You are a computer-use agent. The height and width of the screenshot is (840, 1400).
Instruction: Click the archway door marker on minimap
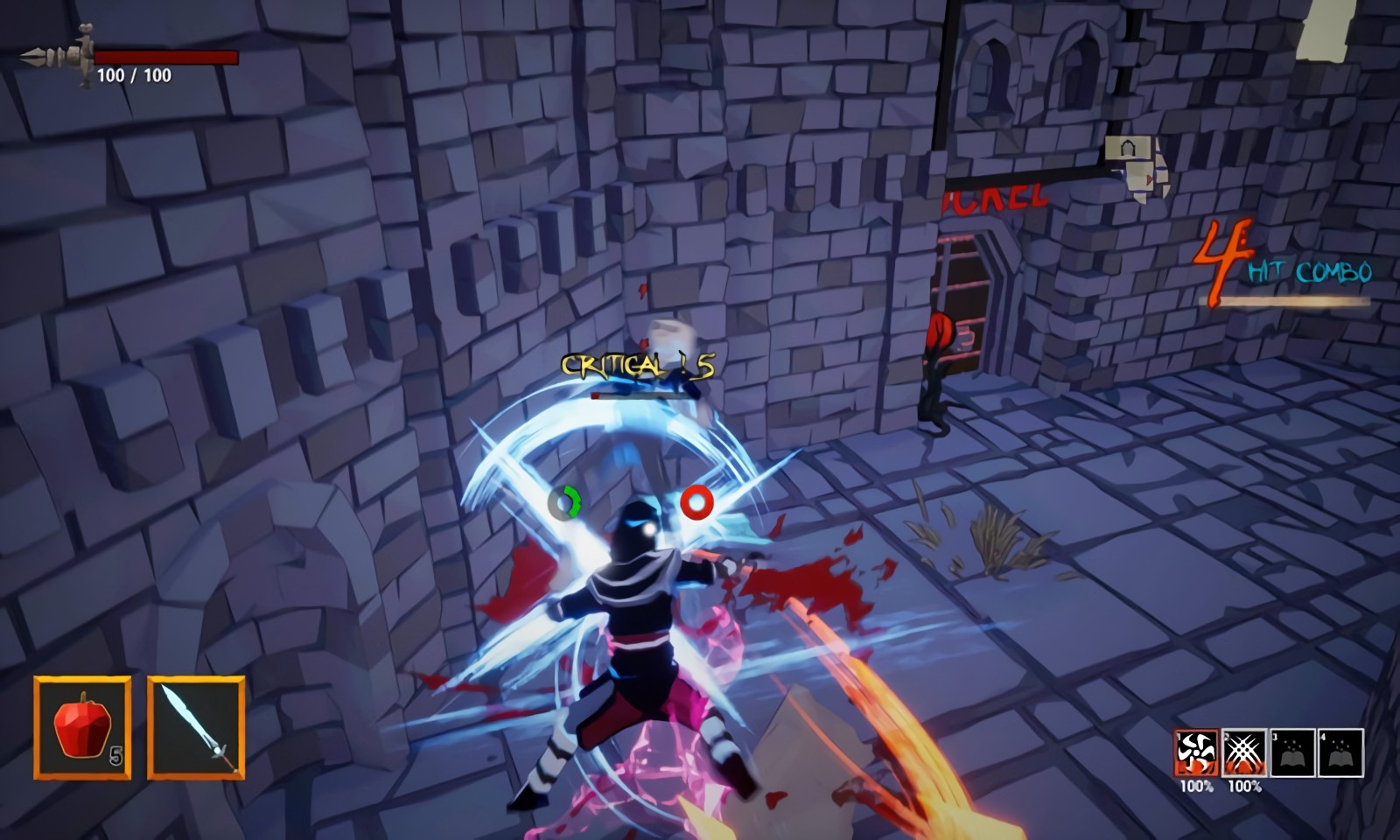tap(1128, 148)
